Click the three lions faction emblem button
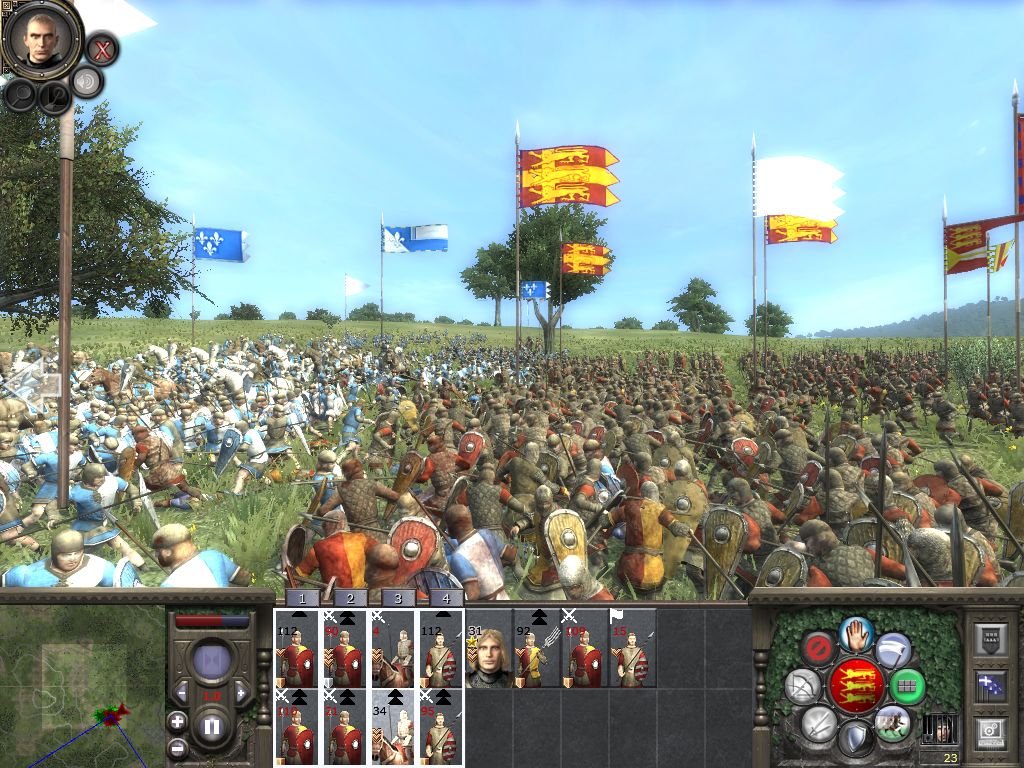 coord(855,685)
